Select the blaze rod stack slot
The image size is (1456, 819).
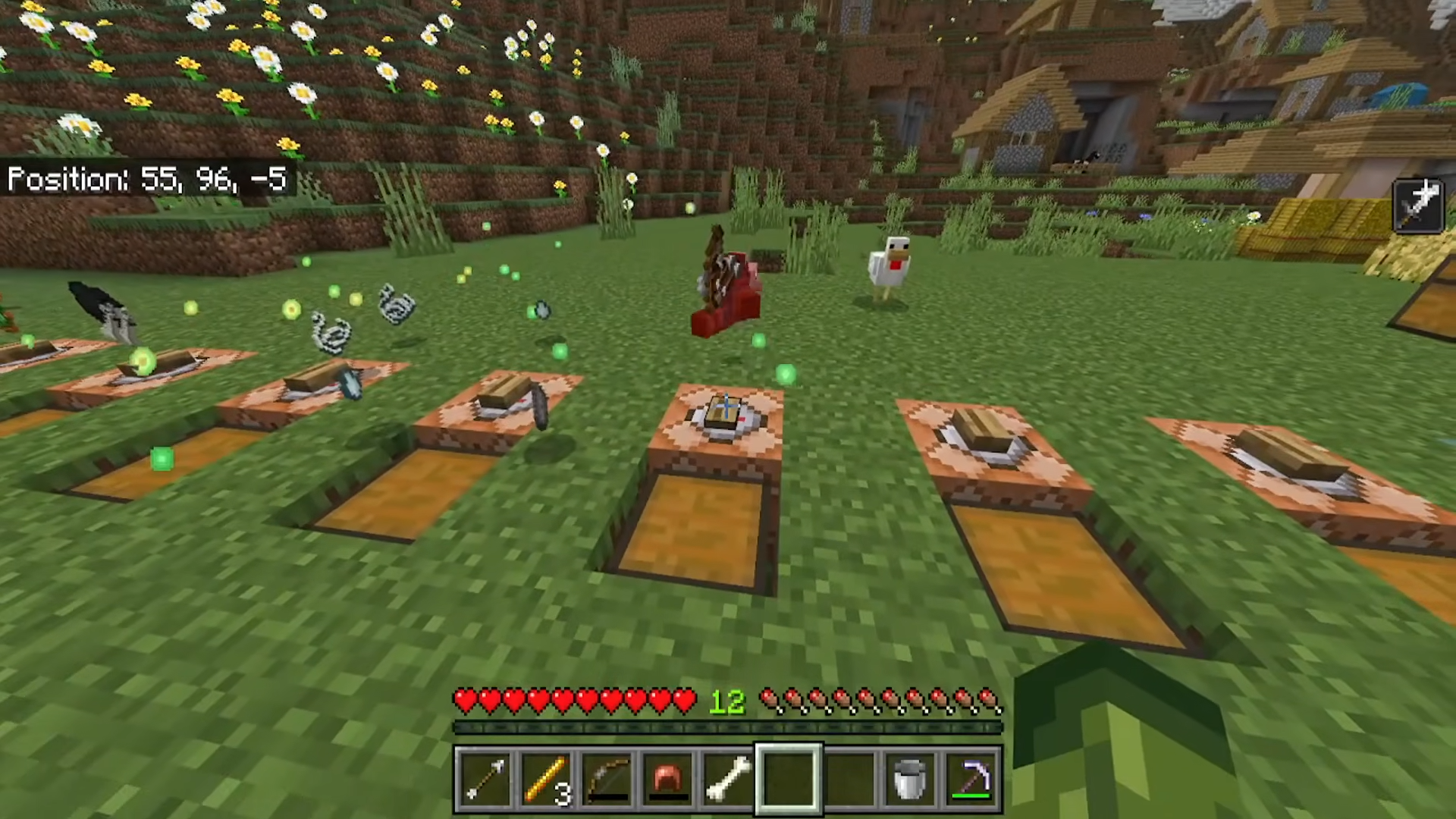[x=544, y=779]
